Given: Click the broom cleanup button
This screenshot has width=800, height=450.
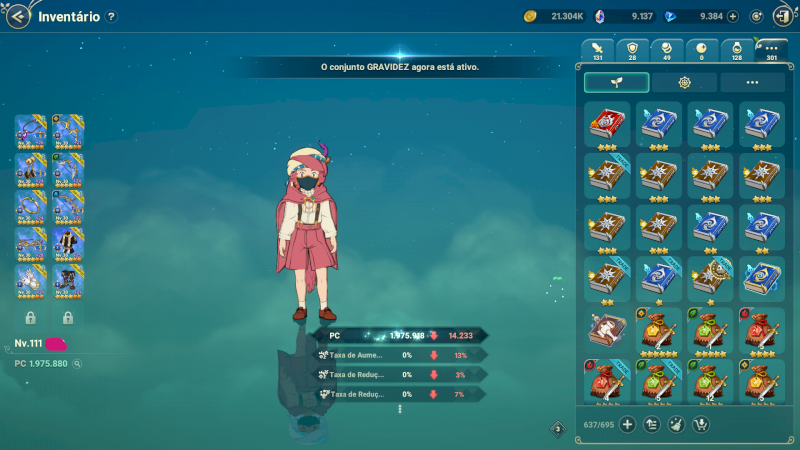Looking at the screenshot, I should point(676,425).
